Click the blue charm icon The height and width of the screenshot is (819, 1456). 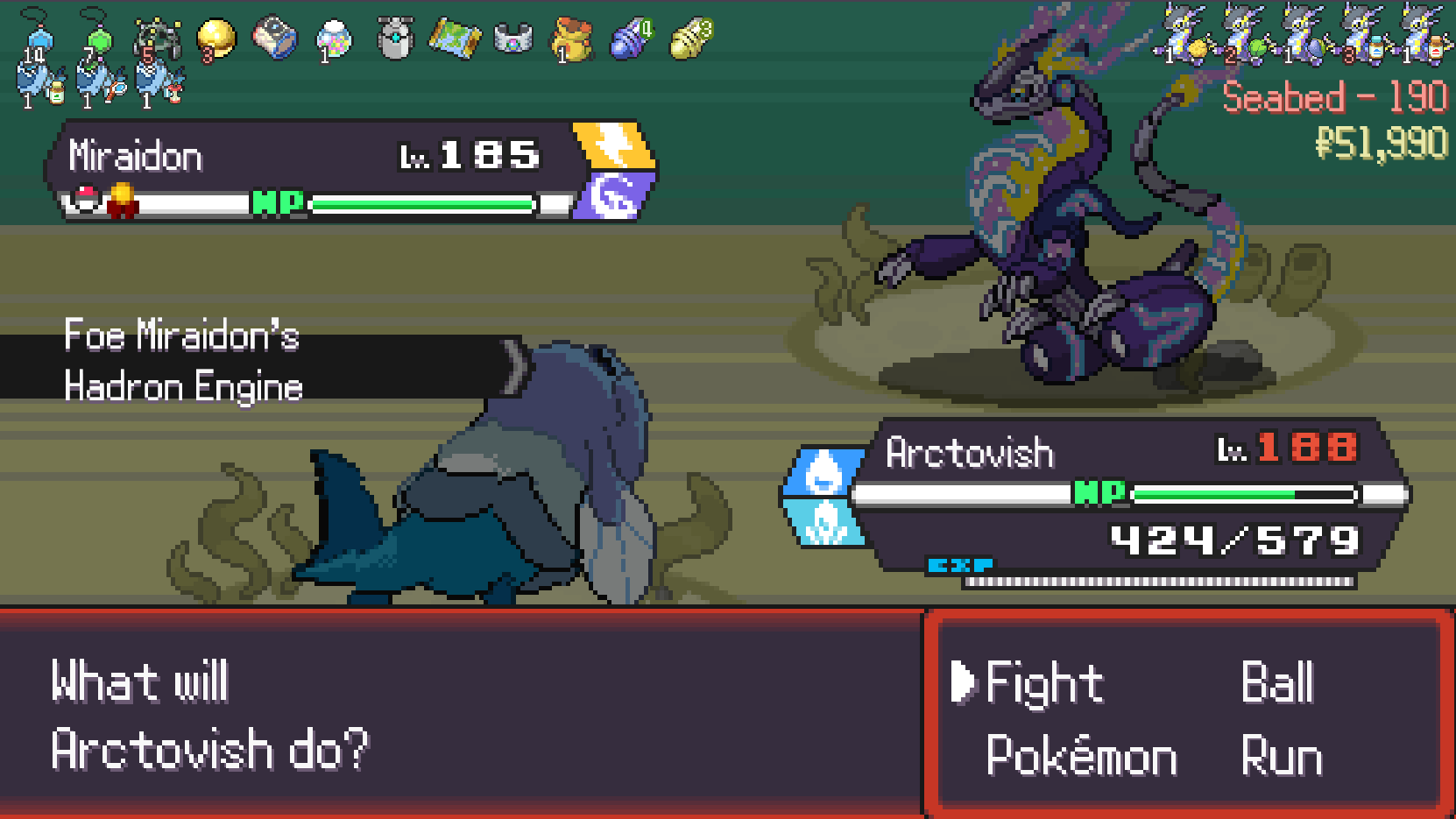pos(37,39)
